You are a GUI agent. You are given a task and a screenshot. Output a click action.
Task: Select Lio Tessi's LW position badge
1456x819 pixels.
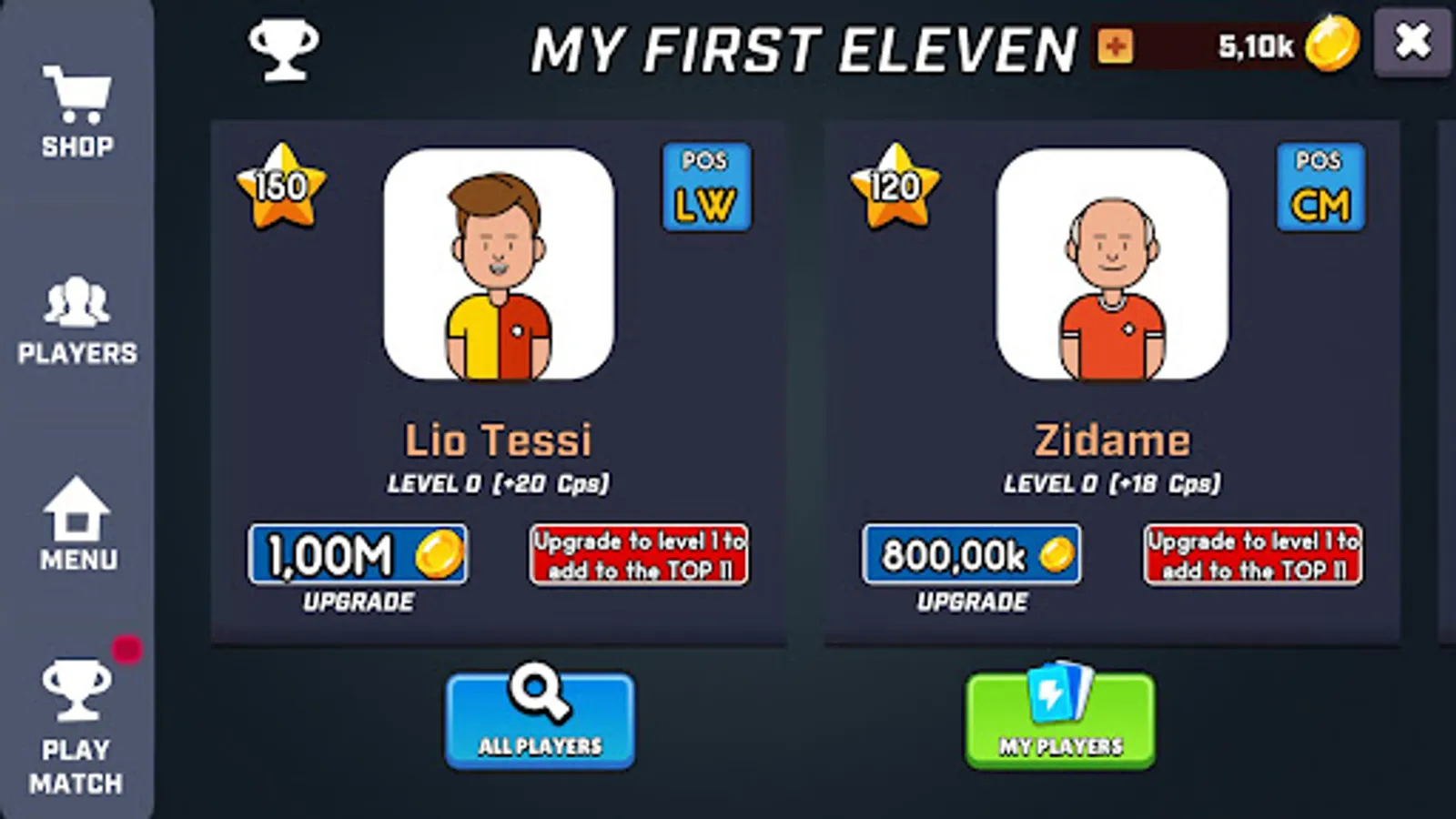706,187
